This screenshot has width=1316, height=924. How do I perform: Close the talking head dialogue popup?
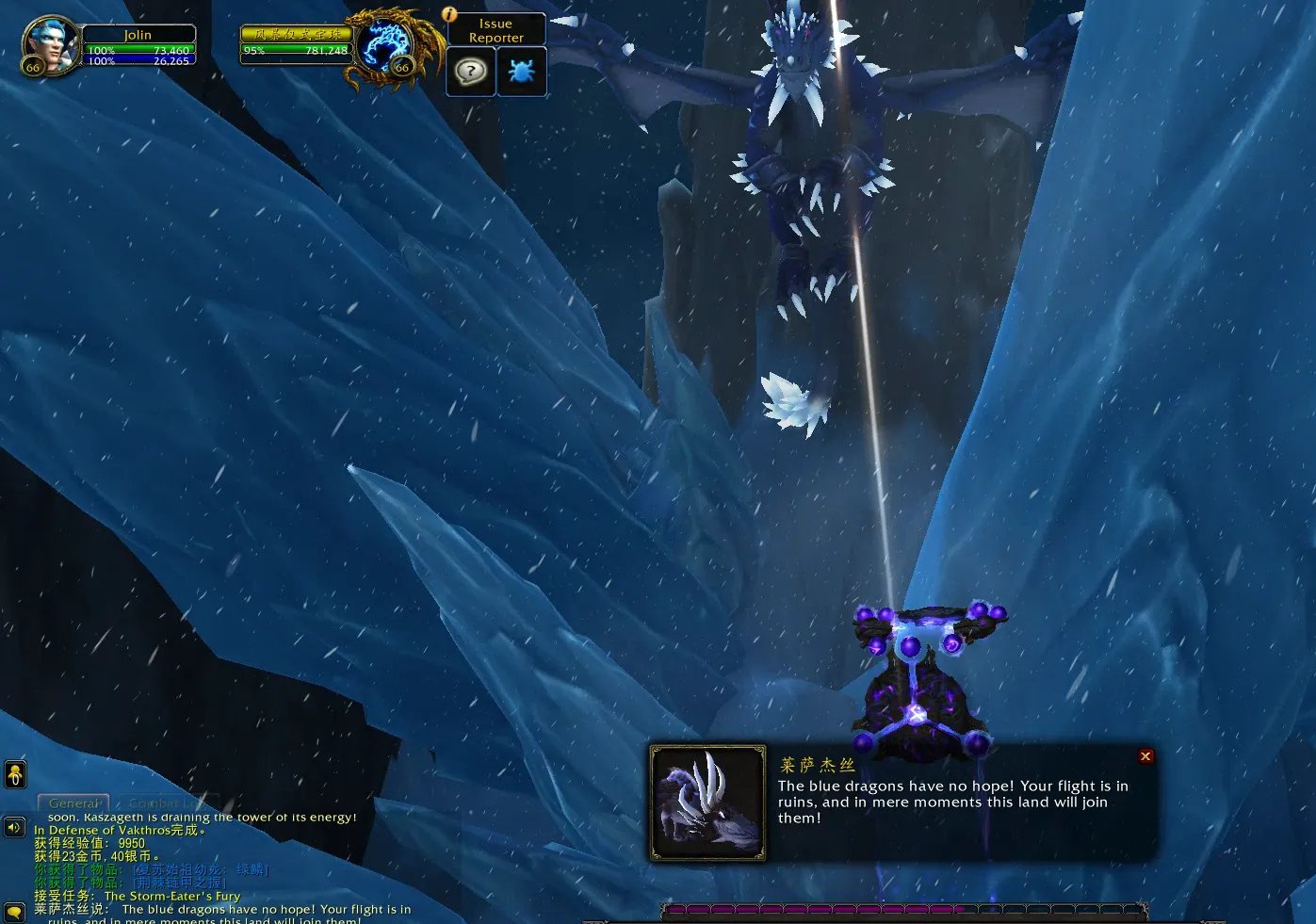1145,756
